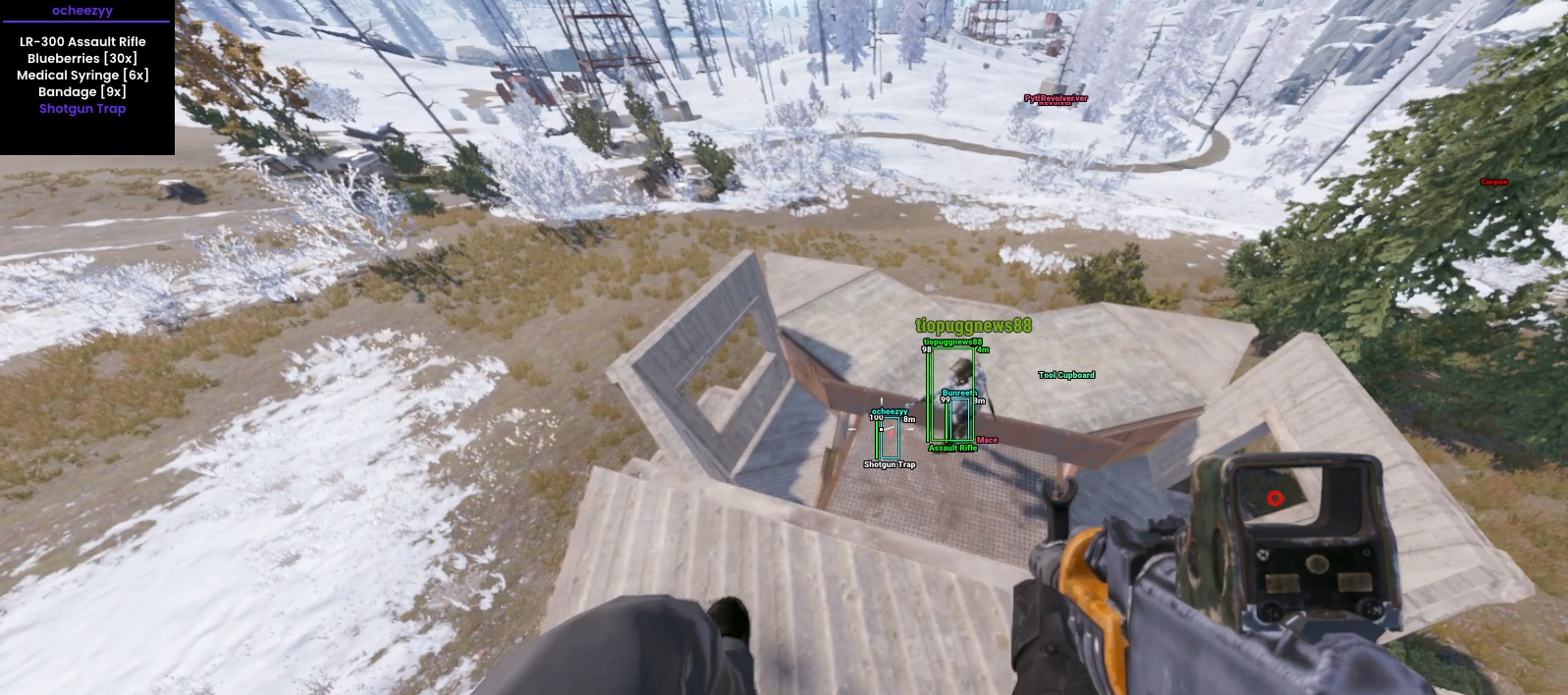Screen dimensions: 1568x695
Task: Click the LR-300 Assault Rifle entry
Action: pos(82,42)
